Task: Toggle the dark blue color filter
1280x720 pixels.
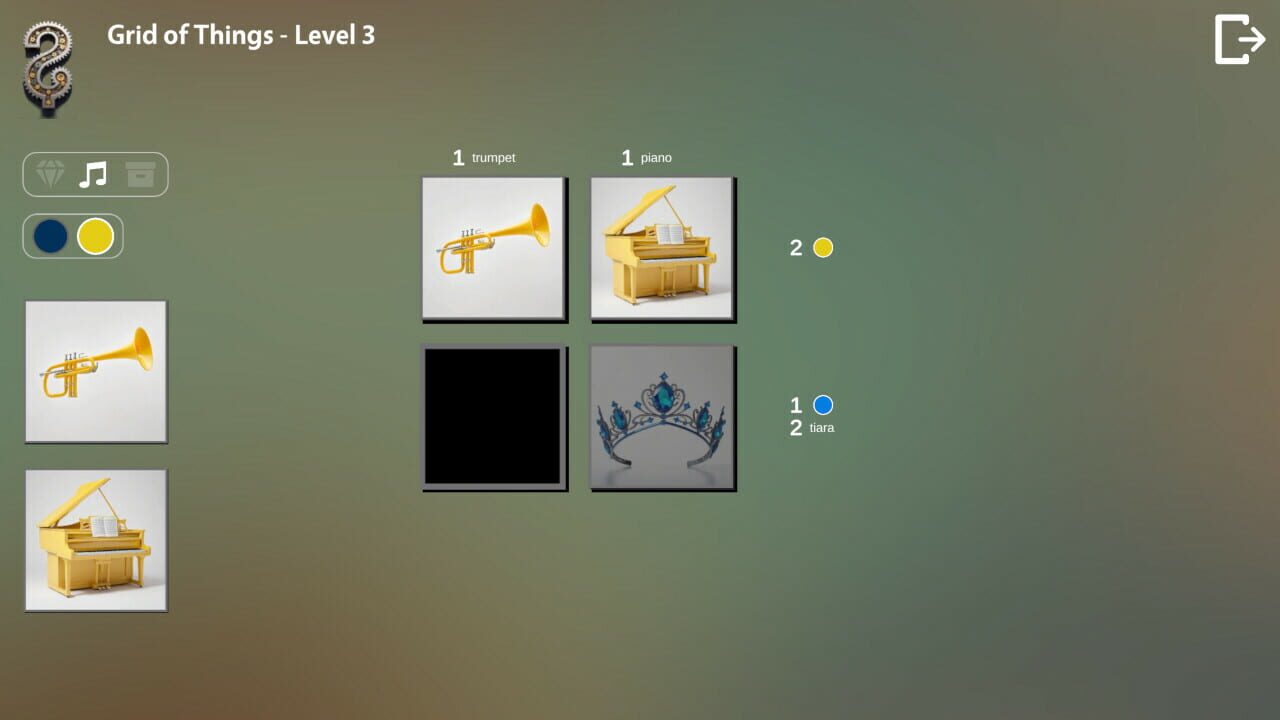Action: coord(51,236)
